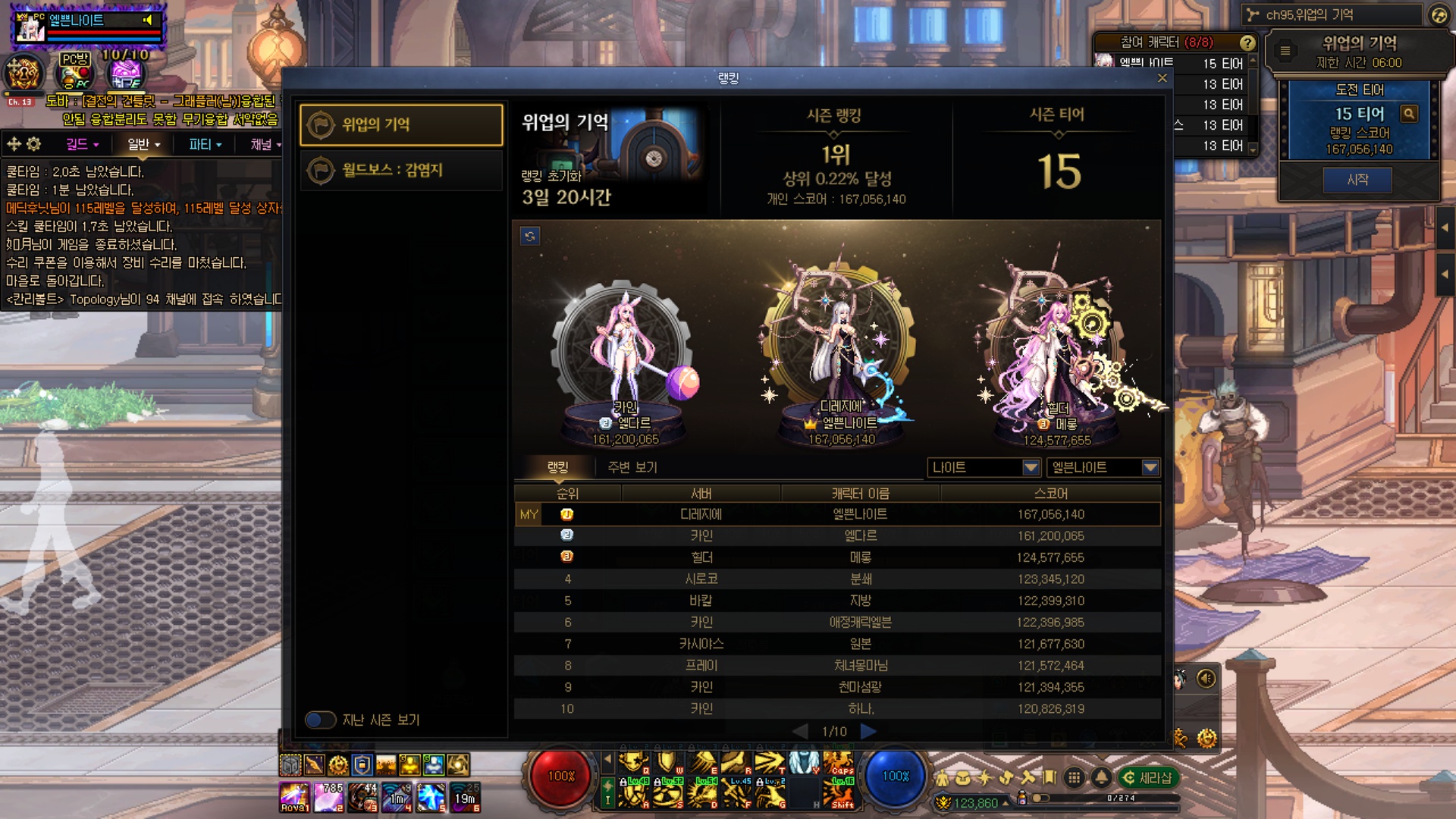1456x819 pixels.
Task: Select 위업의 기억 ranking category
Action: point(401,124)
